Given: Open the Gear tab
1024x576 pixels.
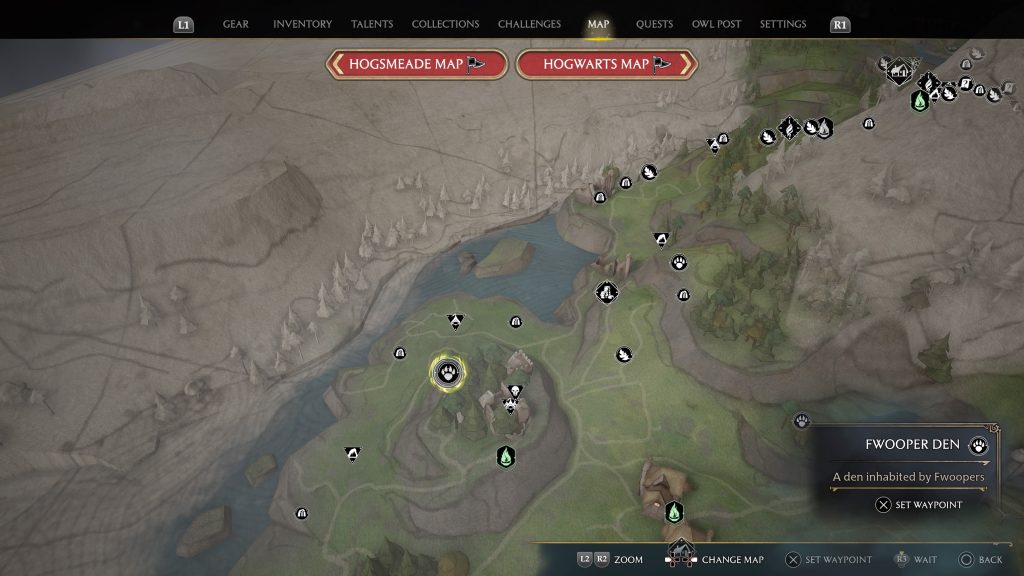Looking at the screenshot, I should 236,24.
